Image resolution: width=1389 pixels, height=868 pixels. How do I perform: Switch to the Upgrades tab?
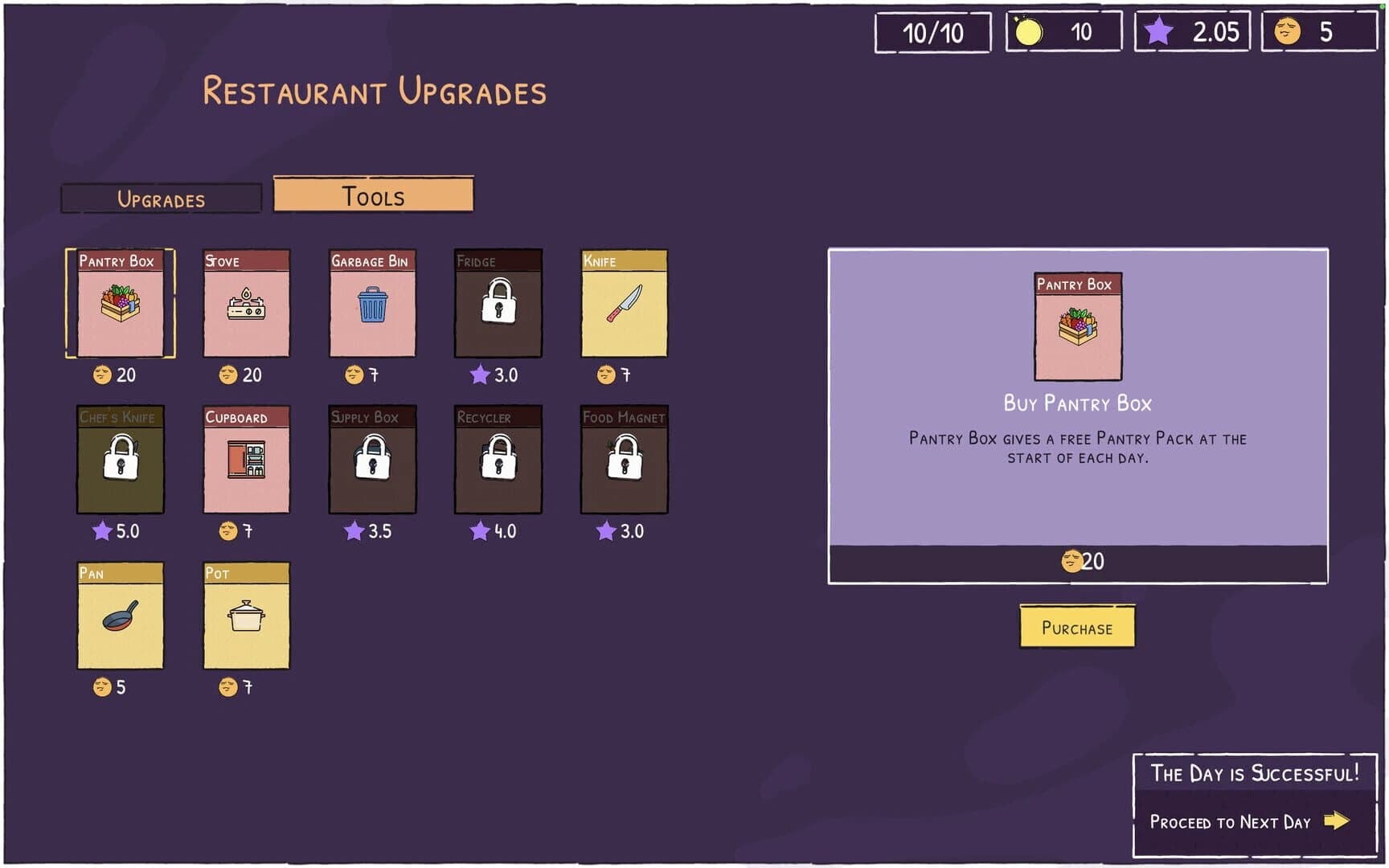click(161, 198)
